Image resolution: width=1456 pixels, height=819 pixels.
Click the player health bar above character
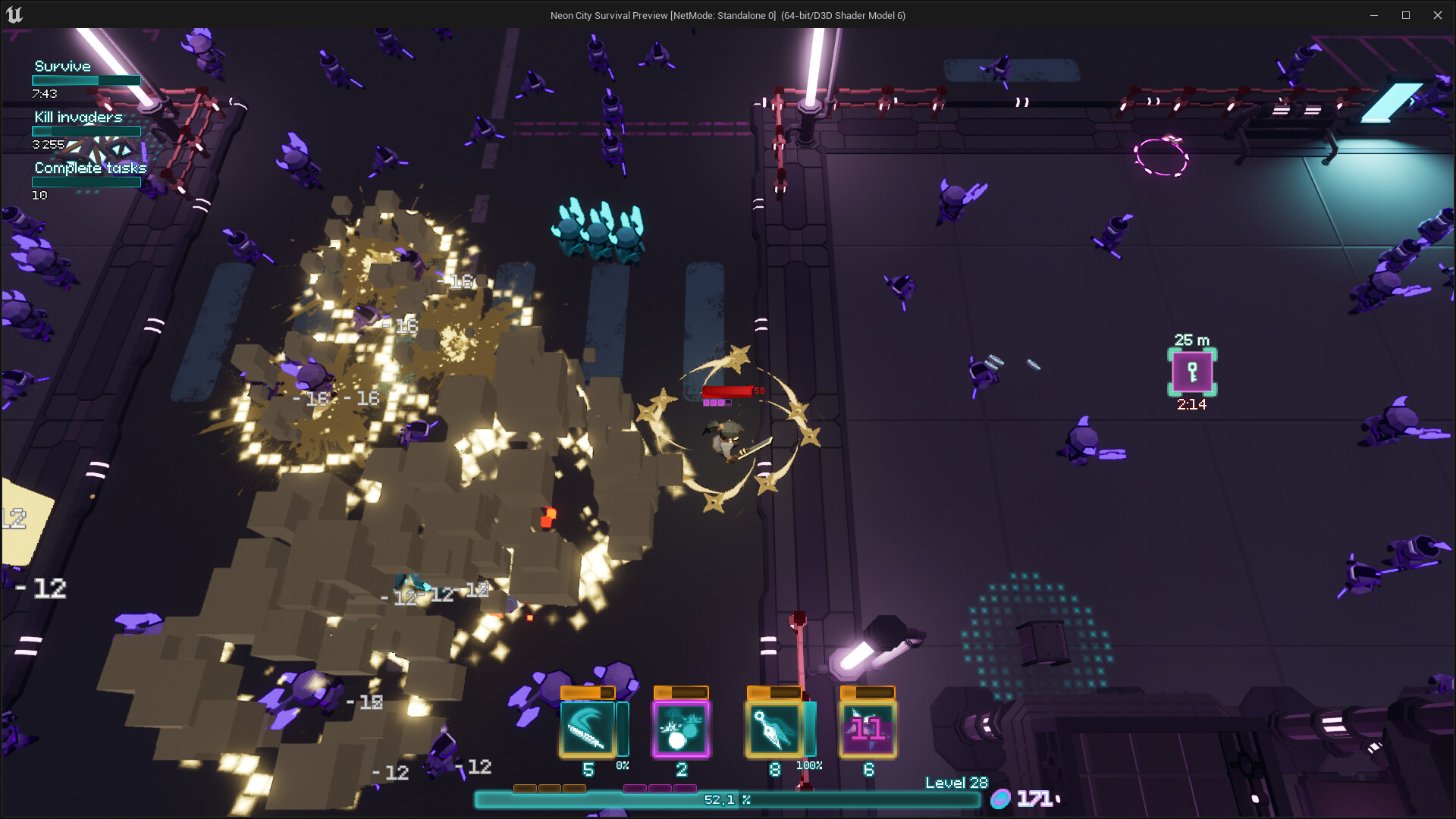[x=726, y=392]
